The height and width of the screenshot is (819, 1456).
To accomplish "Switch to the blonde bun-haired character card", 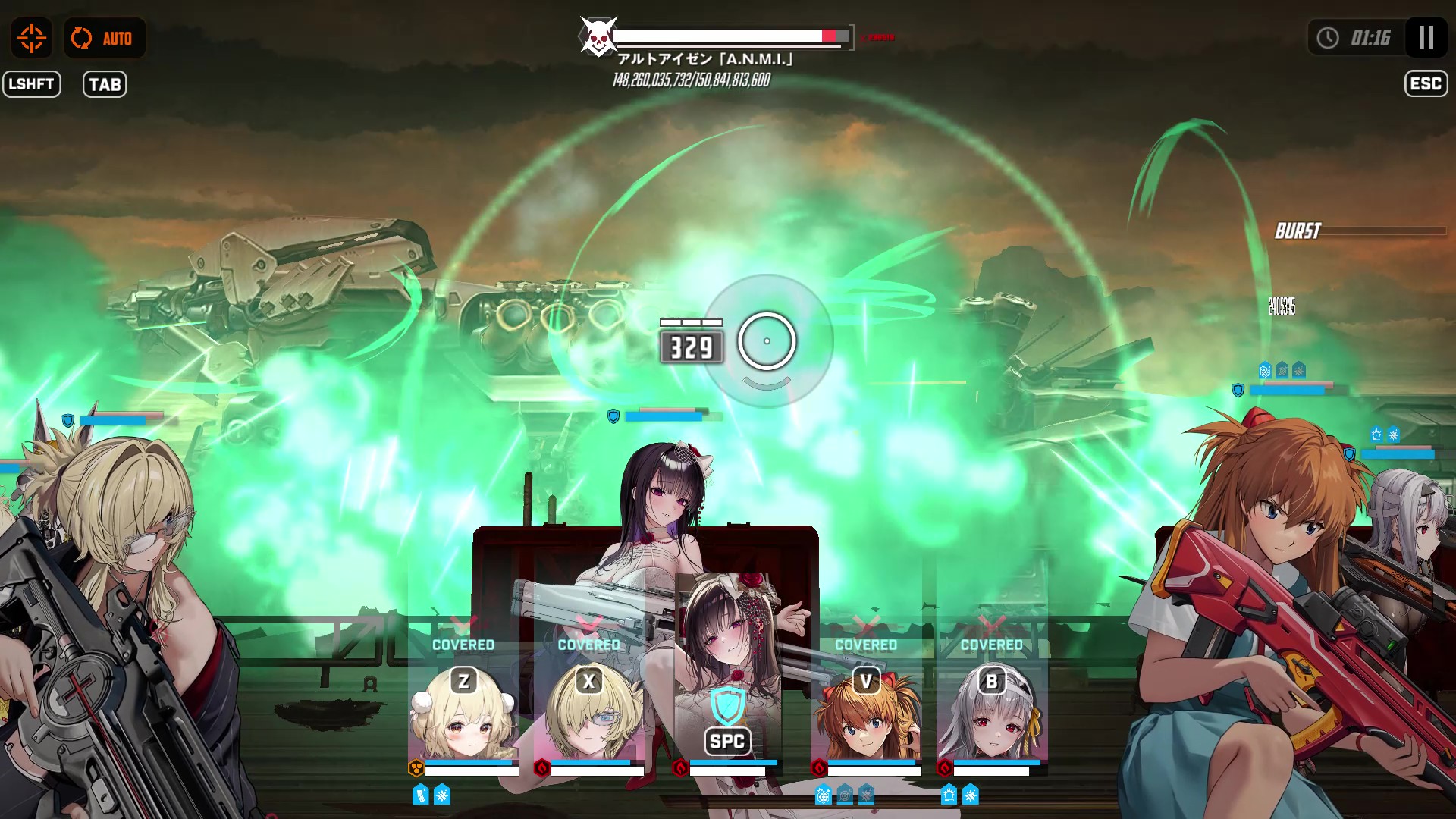I will 463,713.
